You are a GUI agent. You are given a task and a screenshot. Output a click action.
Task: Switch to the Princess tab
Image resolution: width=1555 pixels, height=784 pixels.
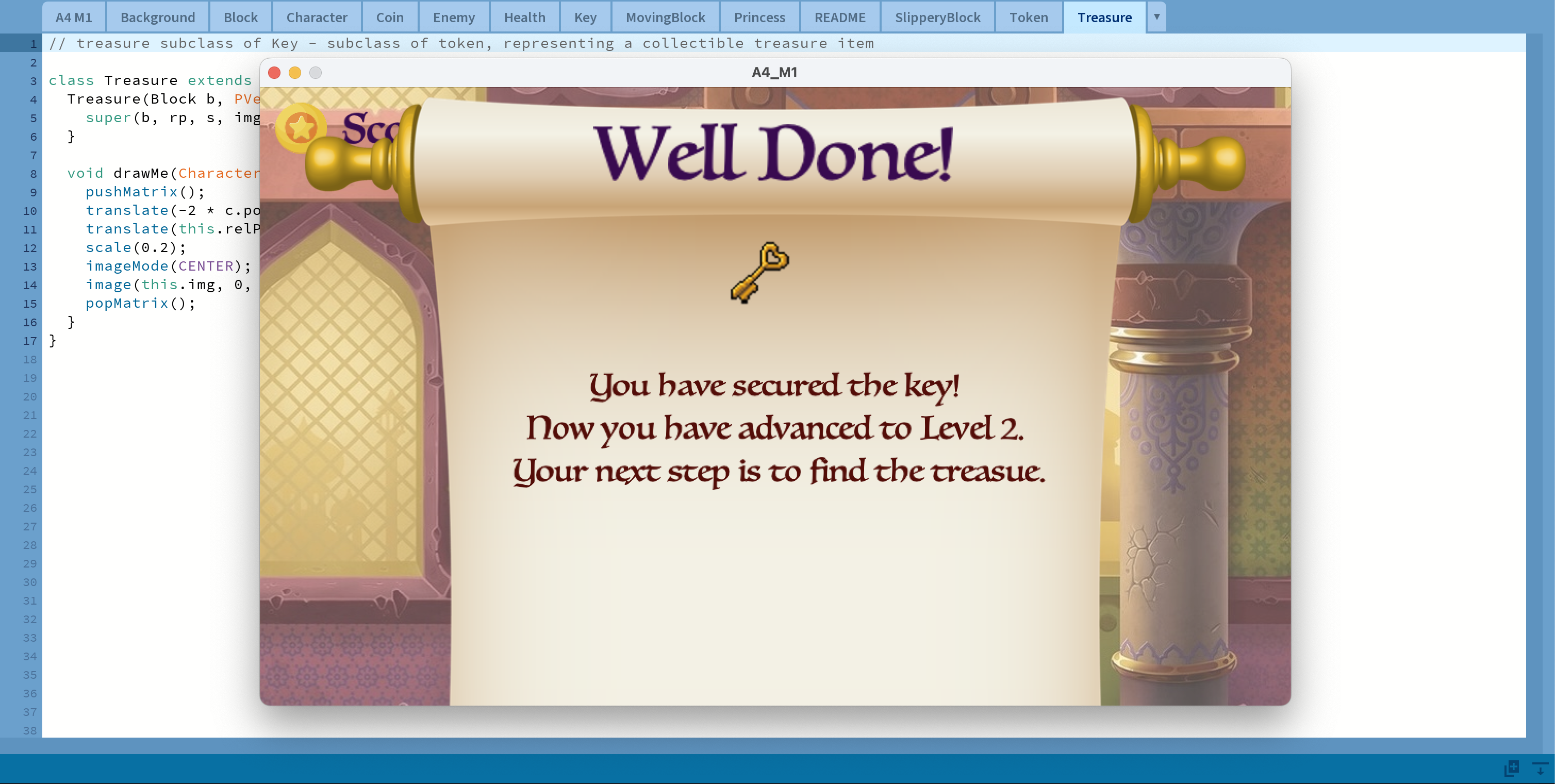(759, 17)
